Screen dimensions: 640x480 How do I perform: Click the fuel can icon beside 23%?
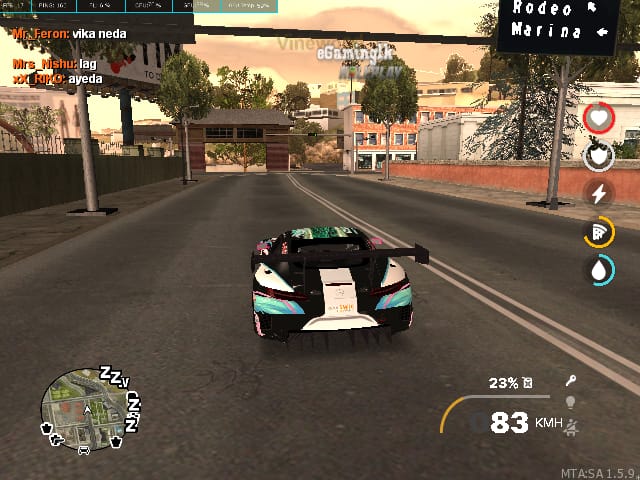point(527,382)
